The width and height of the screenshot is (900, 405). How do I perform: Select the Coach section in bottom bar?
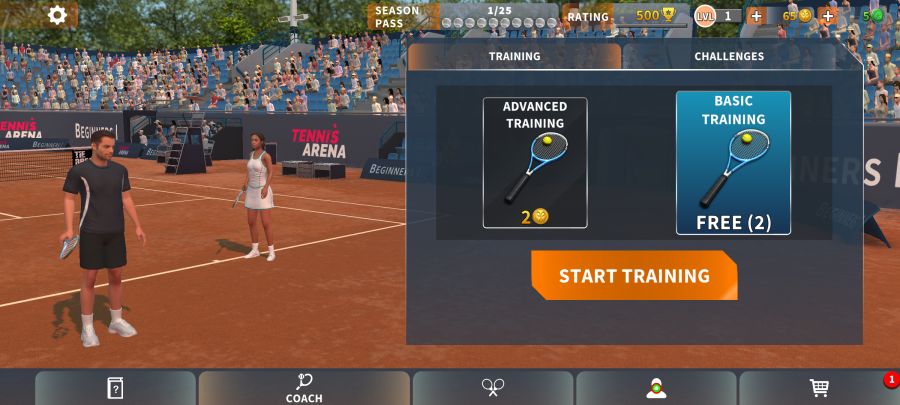[304, 388]
